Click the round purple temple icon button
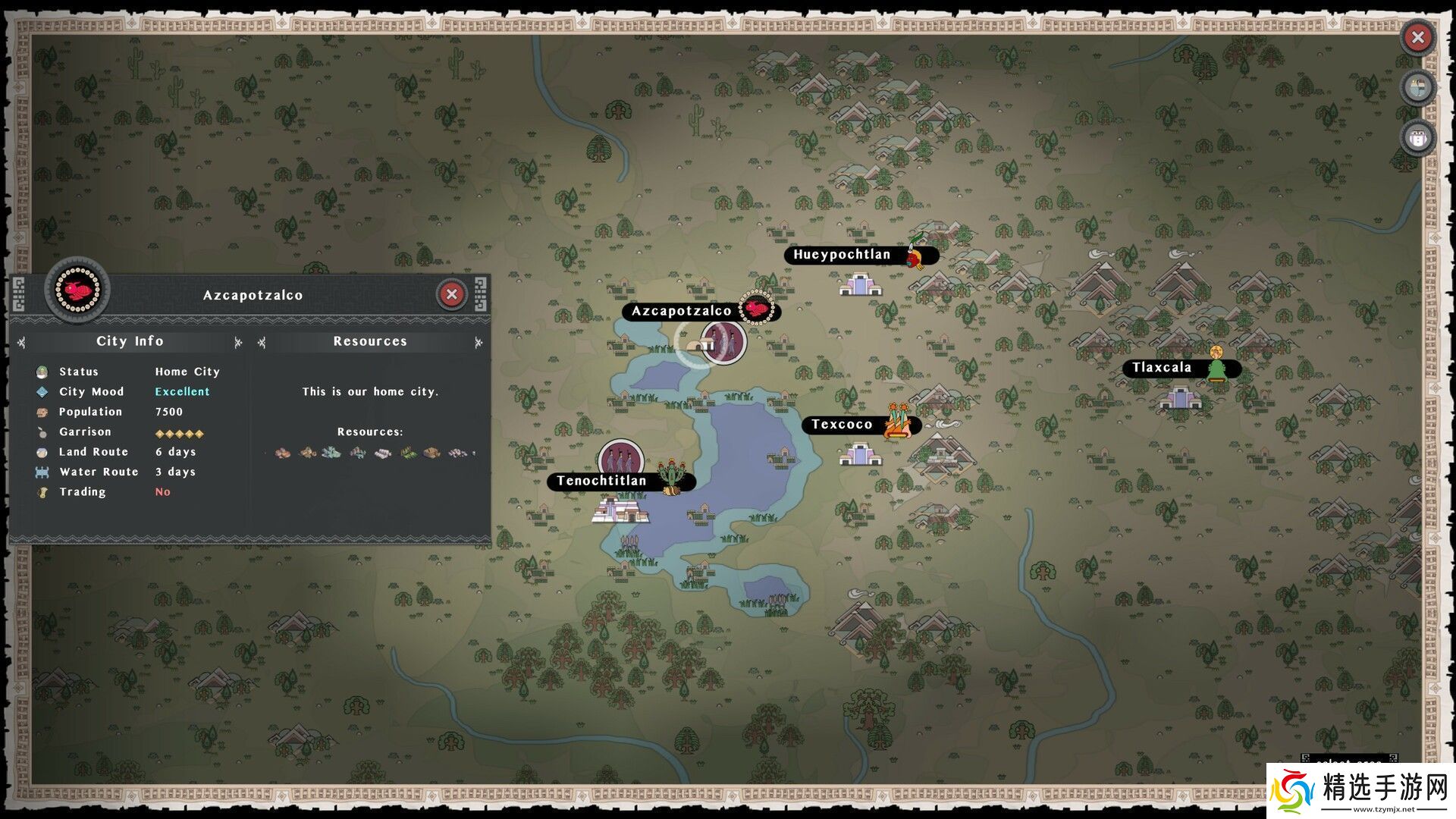Image resolution: width=1456 pixels, height=819 pixels. pyautogui.click(x=1417, y=139)
